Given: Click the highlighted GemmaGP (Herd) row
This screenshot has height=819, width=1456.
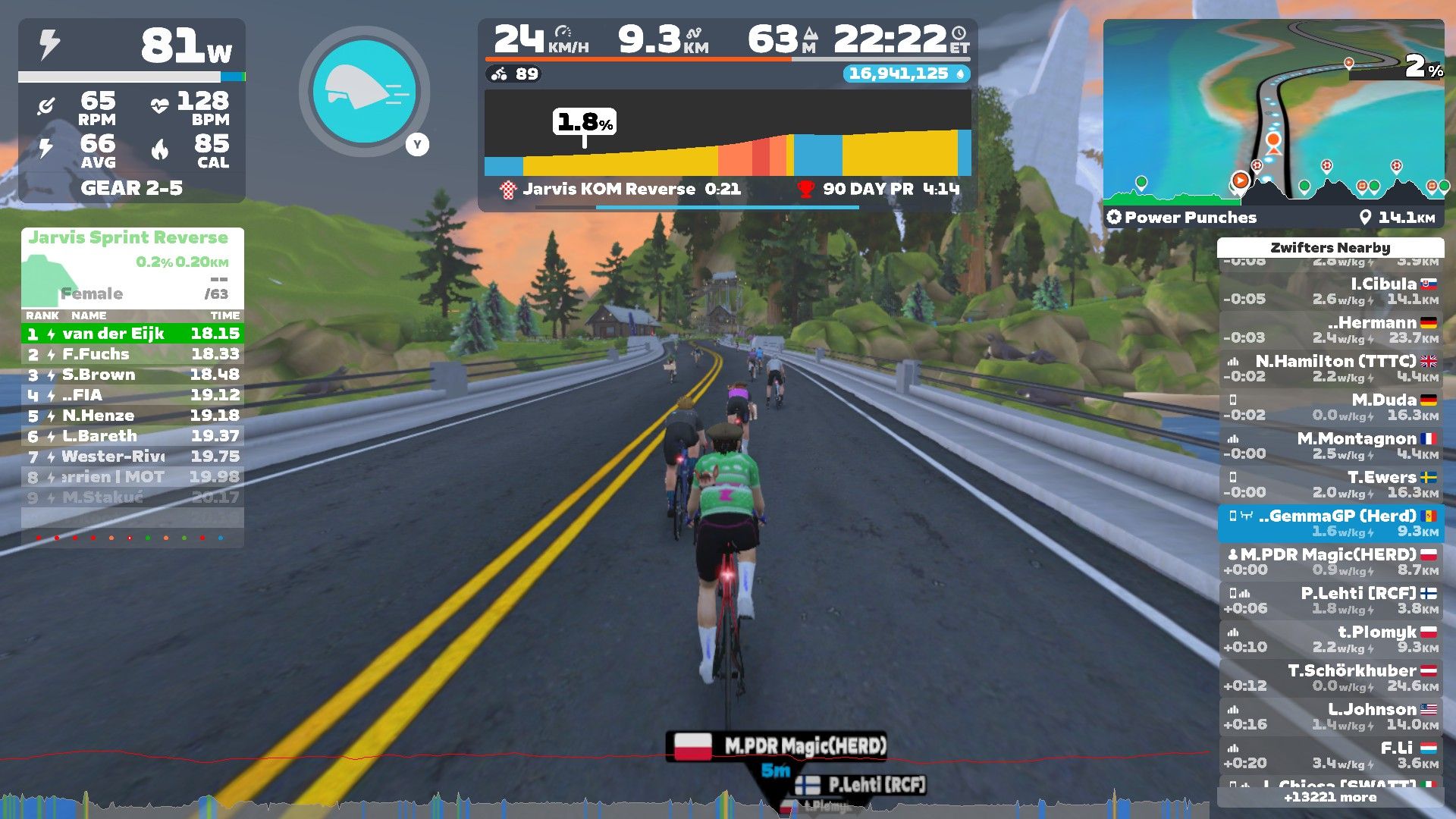Looking at the screenshot, I should click(1331, 523).
